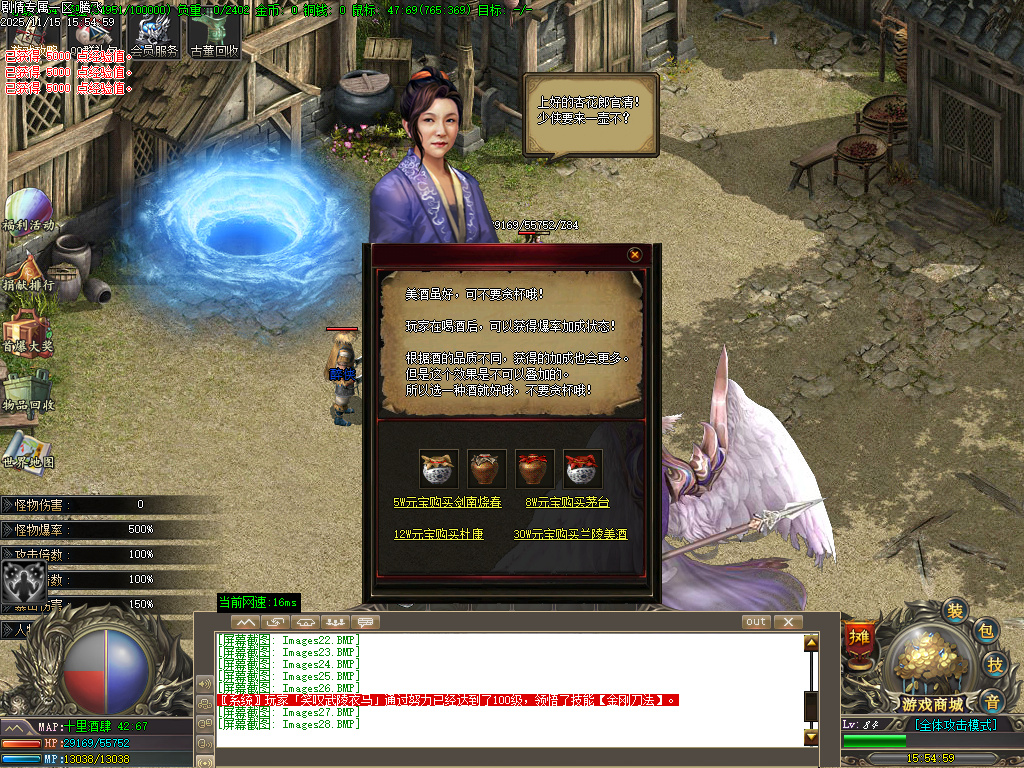Toggle the 音 sound button
This screenshot has height=768, width=1024.
tap(991, 701)
